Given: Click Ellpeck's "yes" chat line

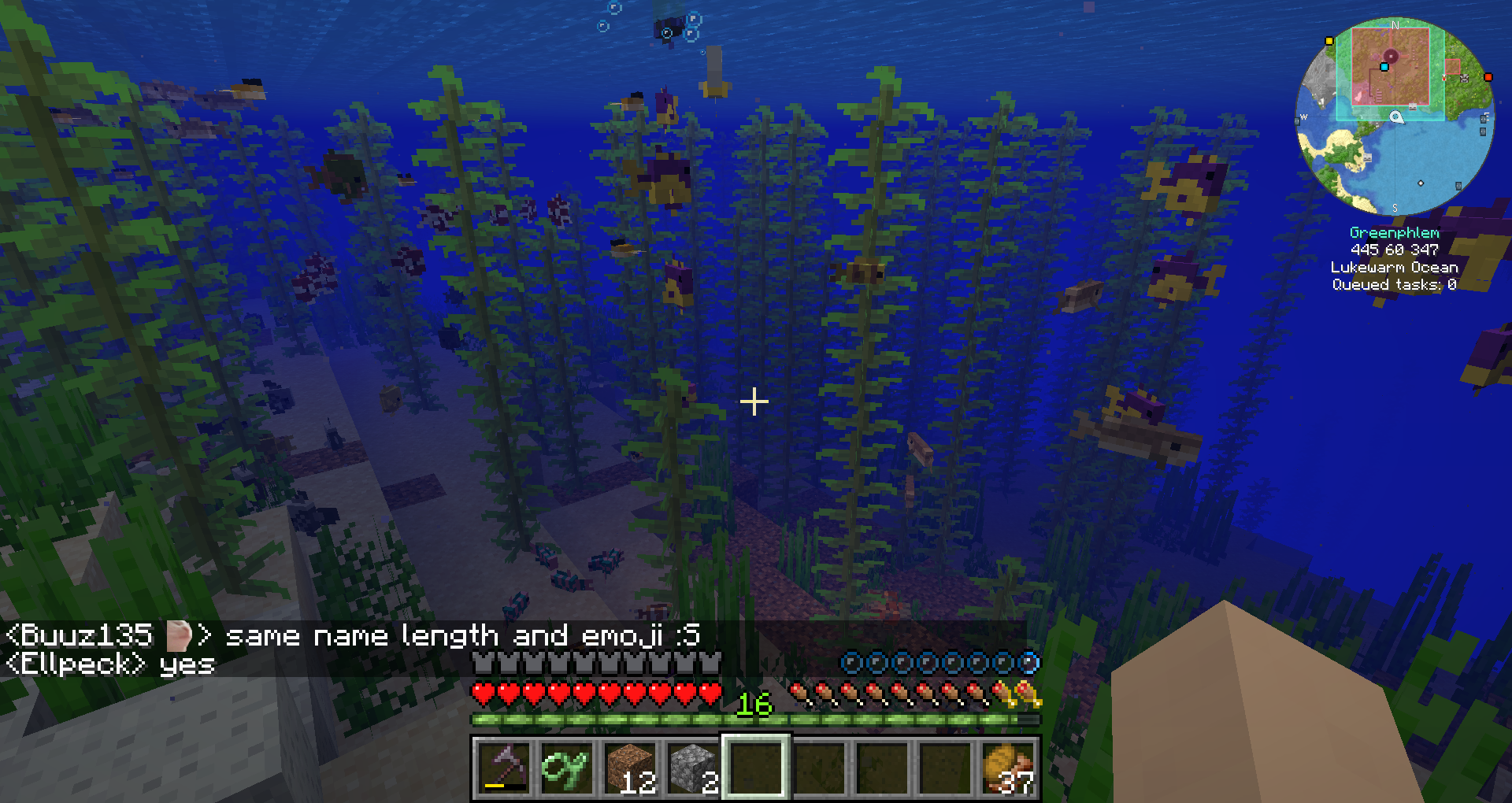Looking at the screenshot, I should [x=110, y=664].
